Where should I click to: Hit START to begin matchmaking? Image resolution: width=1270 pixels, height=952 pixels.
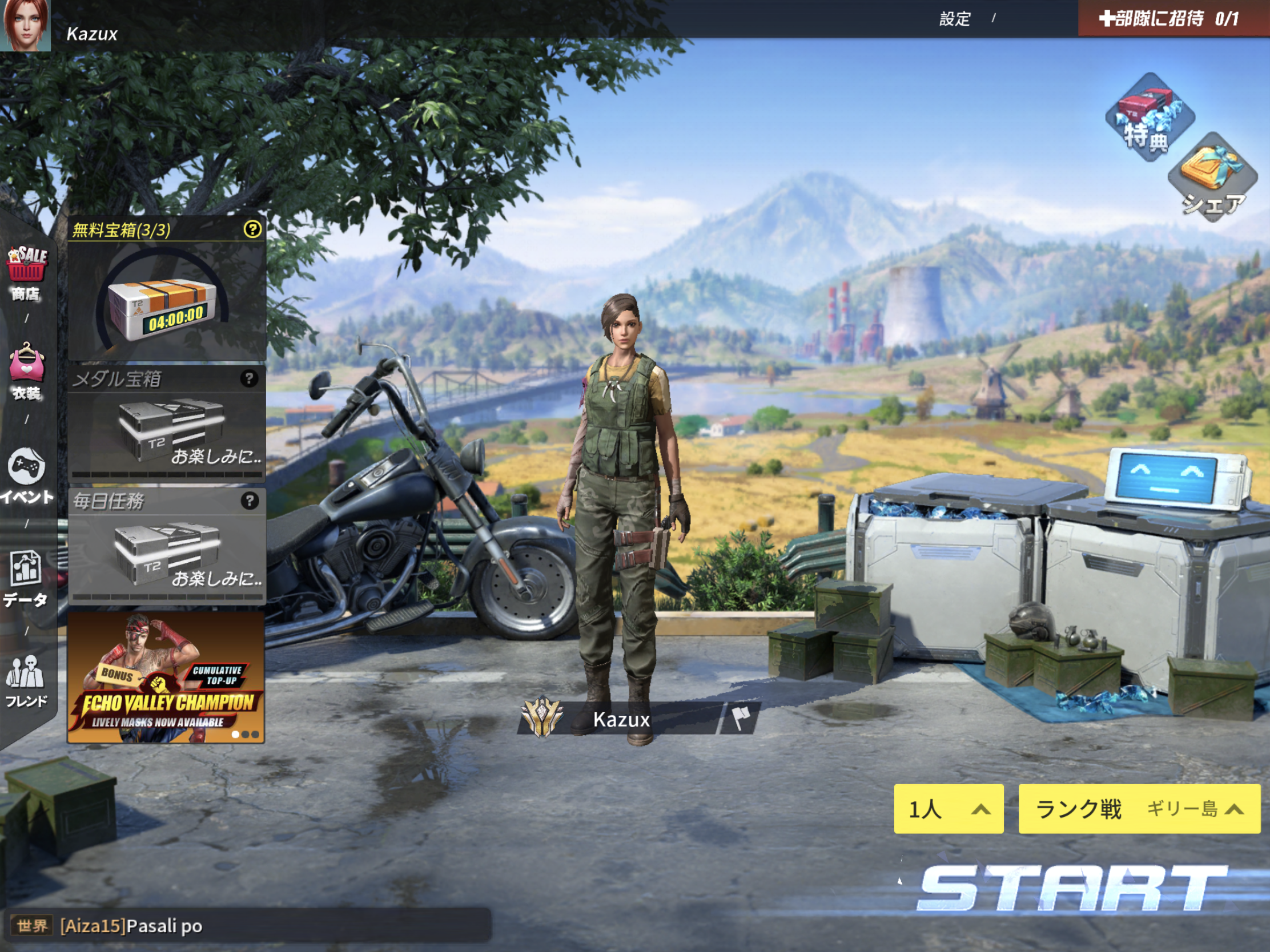click(1071, 888)
